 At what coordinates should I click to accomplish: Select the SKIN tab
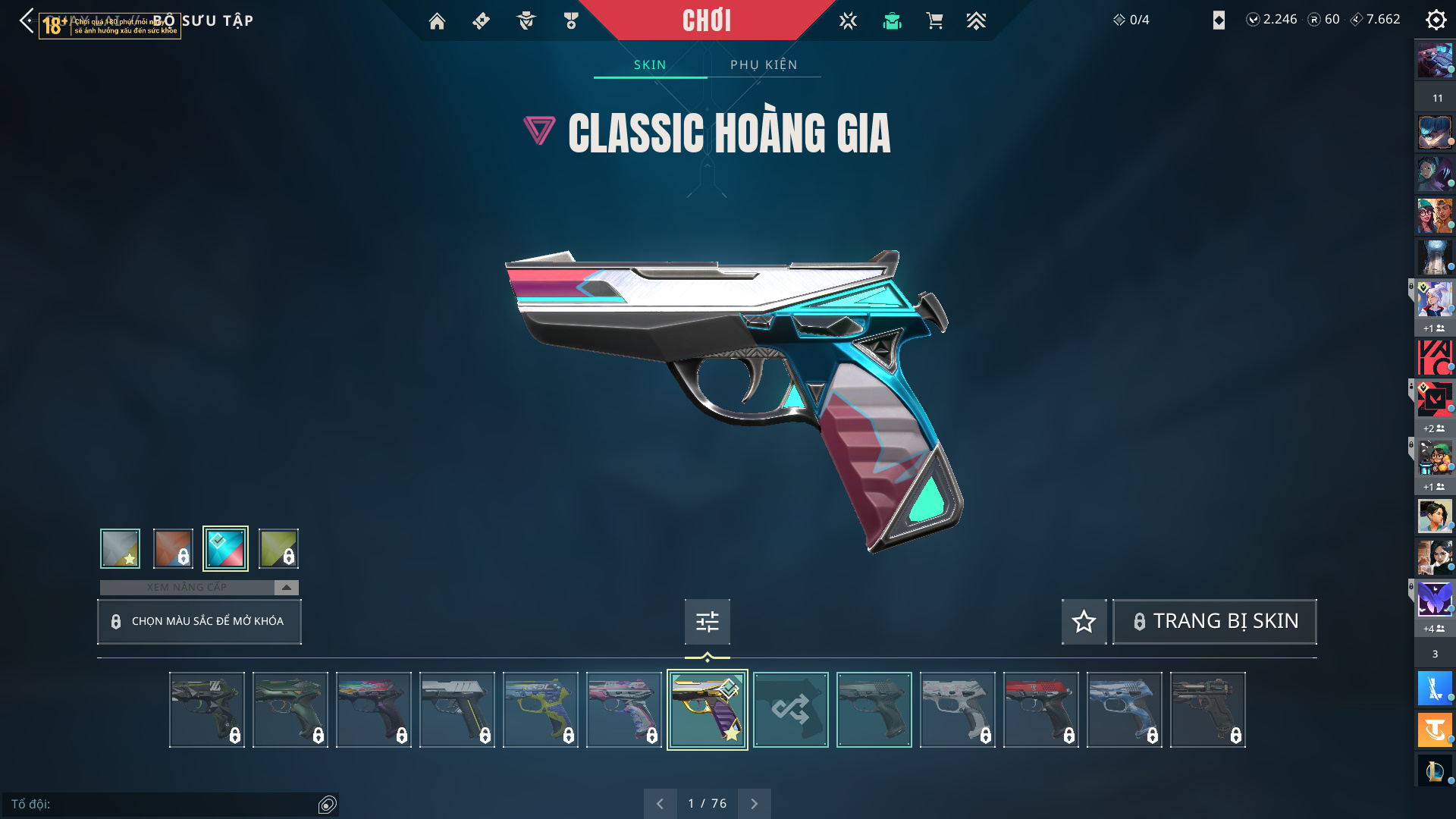pos(650,64)
